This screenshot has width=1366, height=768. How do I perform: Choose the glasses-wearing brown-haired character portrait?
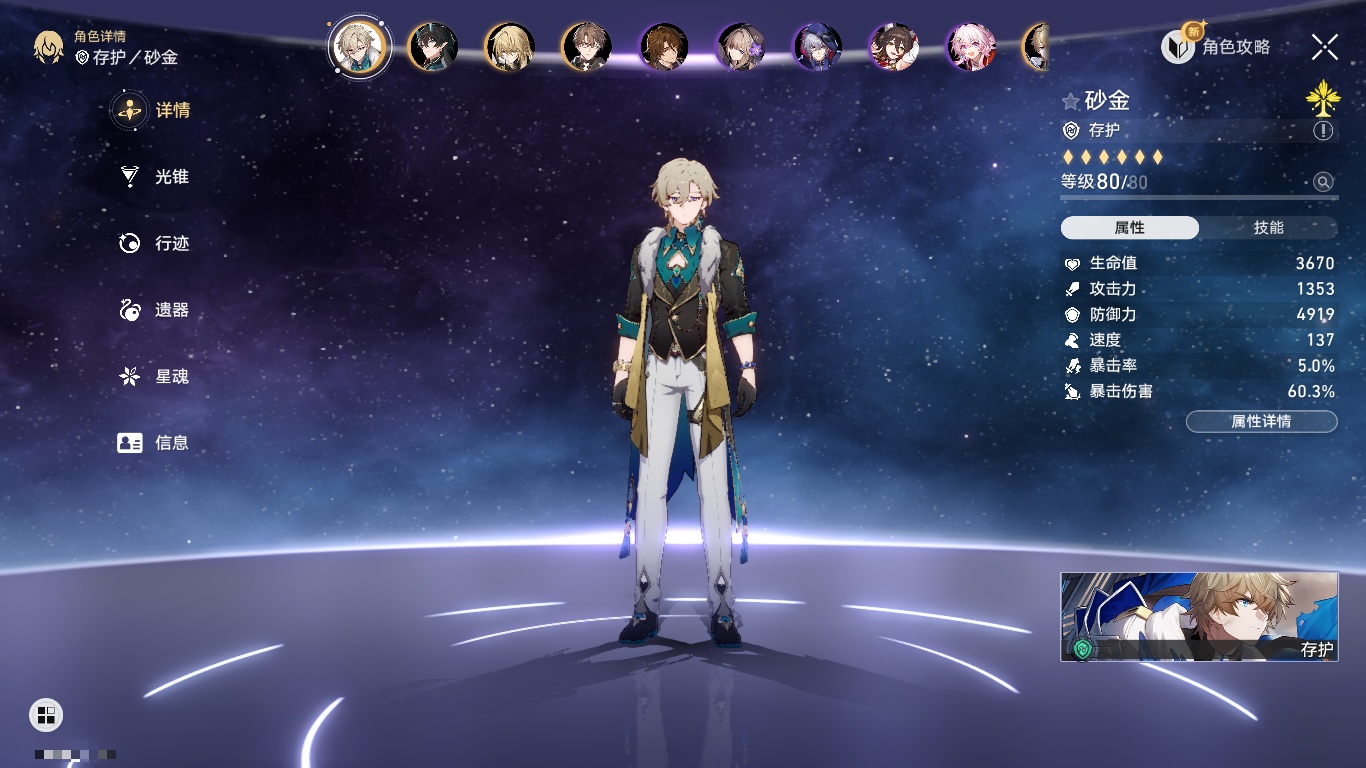click(586, 47)
